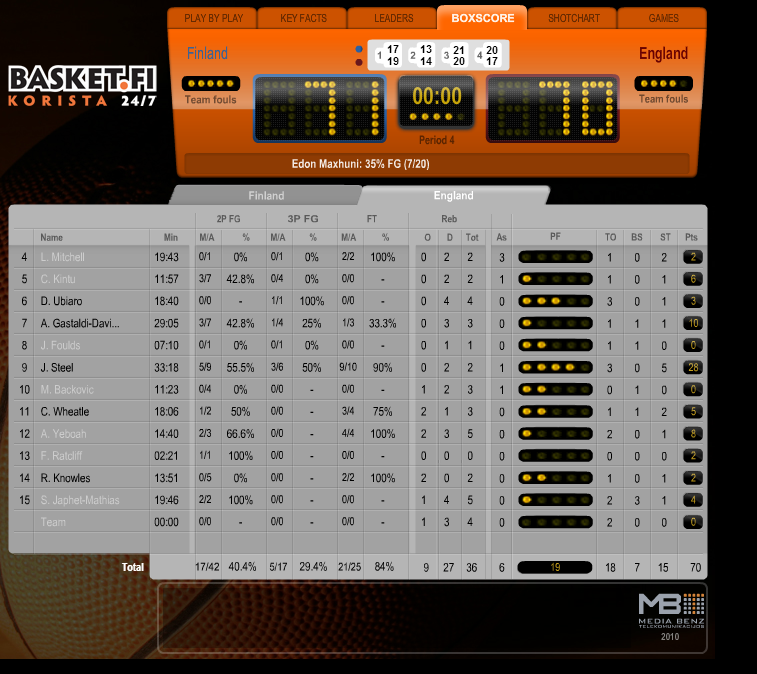
Task: Choose the D. Ubiaro row
Action: 62,301
